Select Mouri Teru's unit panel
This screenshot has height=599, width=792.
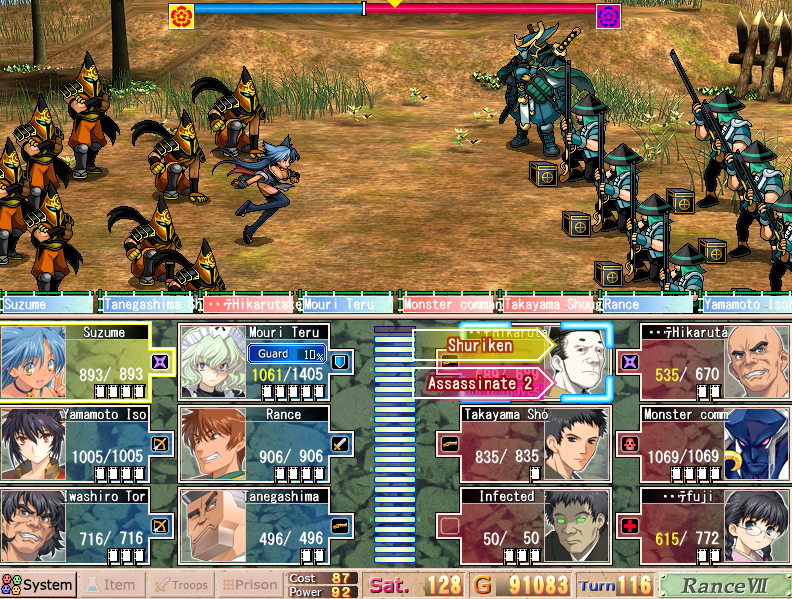(265, 362)
